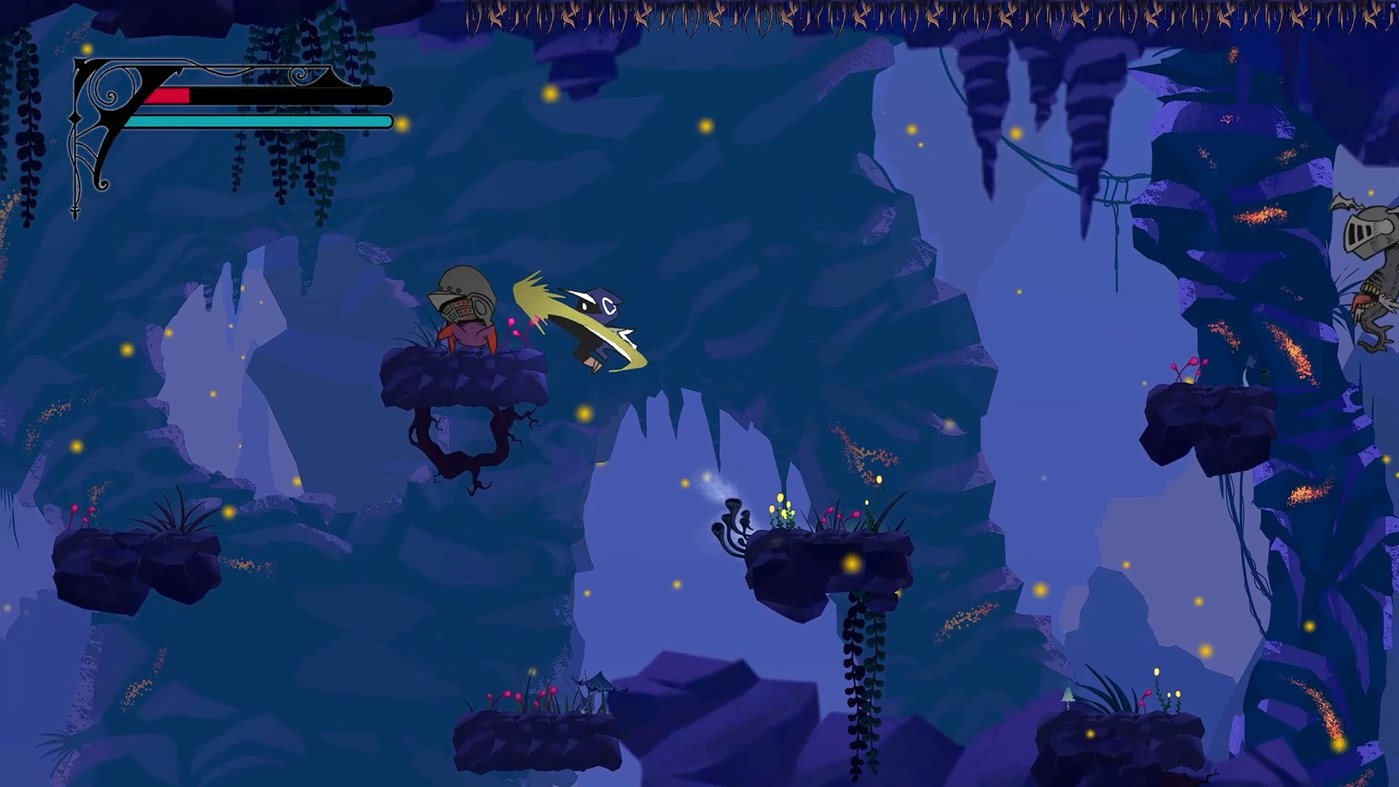Click the hermit crab enemy wearing the helmet
The image size is (1399, 787).
tap(465, 310)
